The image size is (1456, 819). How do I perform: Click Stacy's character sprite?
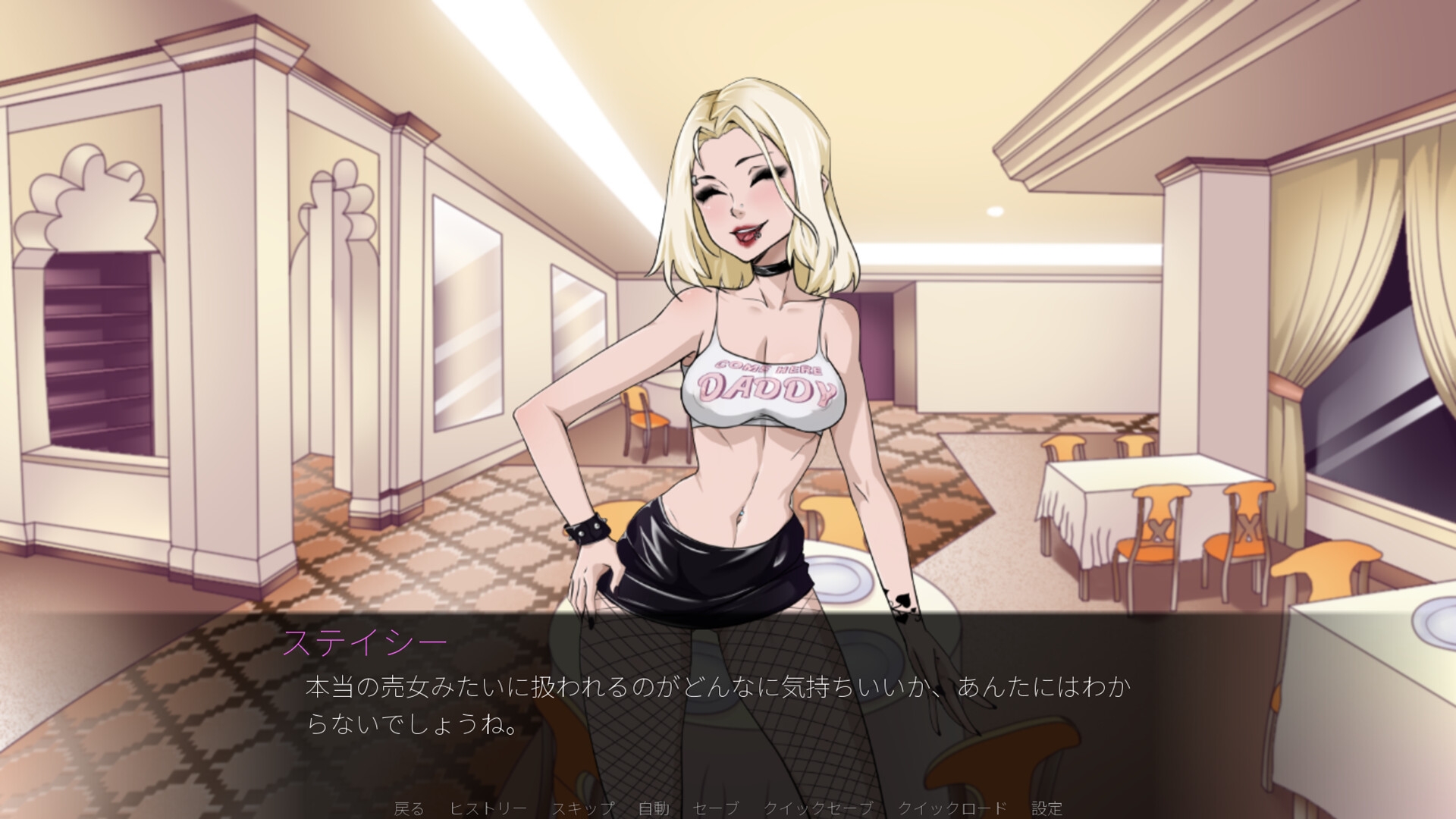(751, 341)
